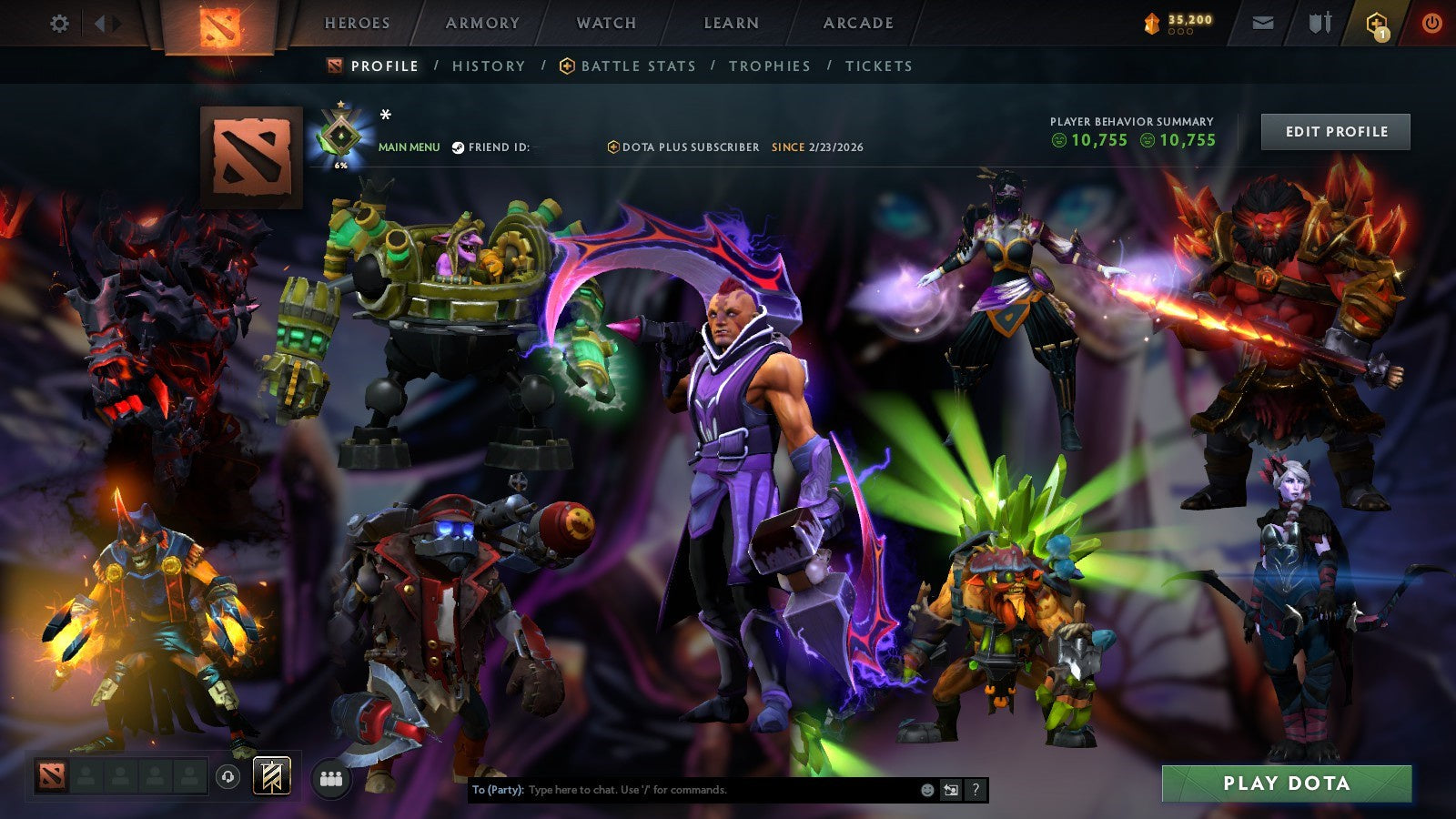Screen dimensions: 1456x819
Task: Open the messages inbox envelope icon
Action: pyautogui.click(x=1263, y=23)
